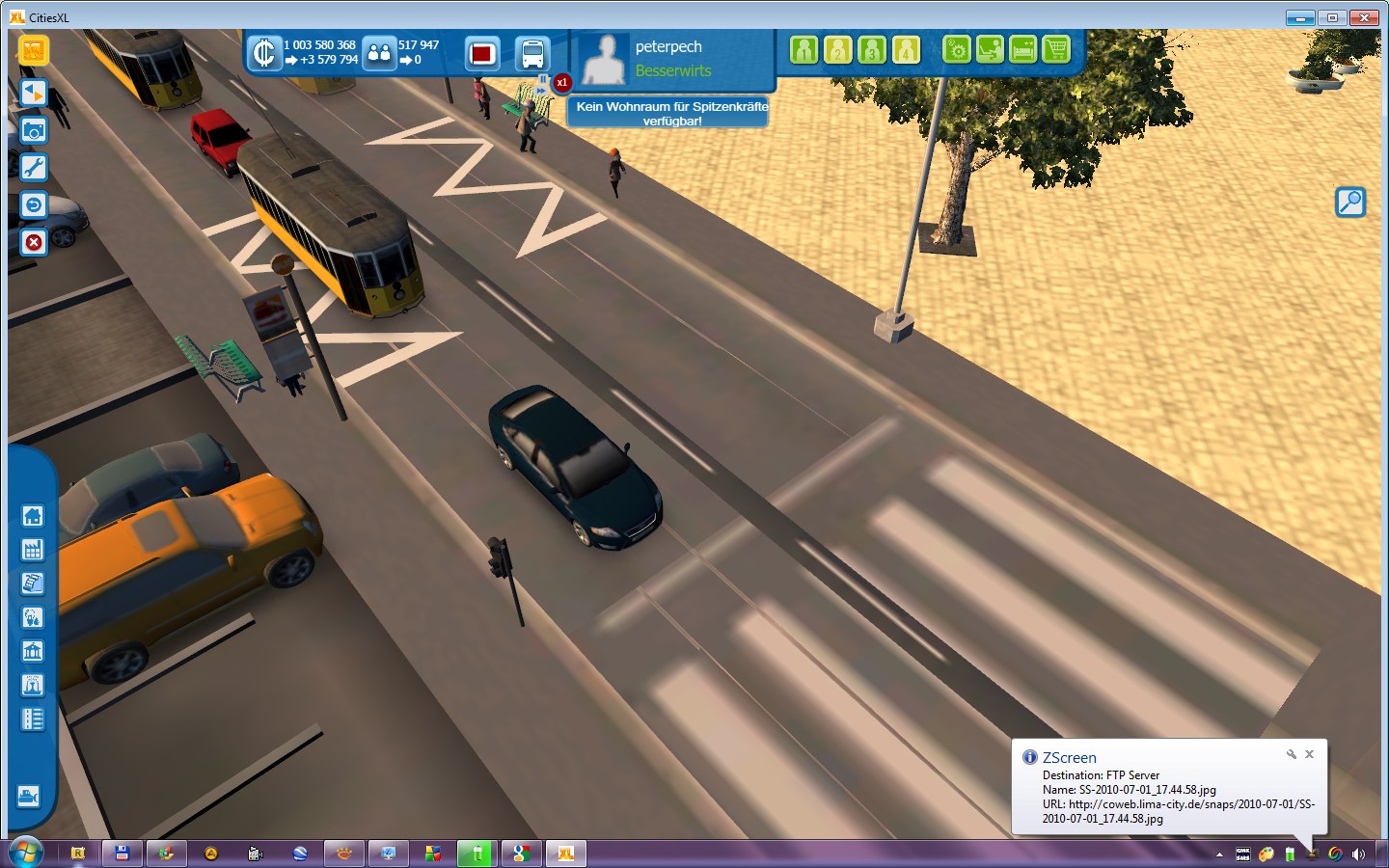
Task: Activate the bulldozer demolish tool
Action: point(29,797)
